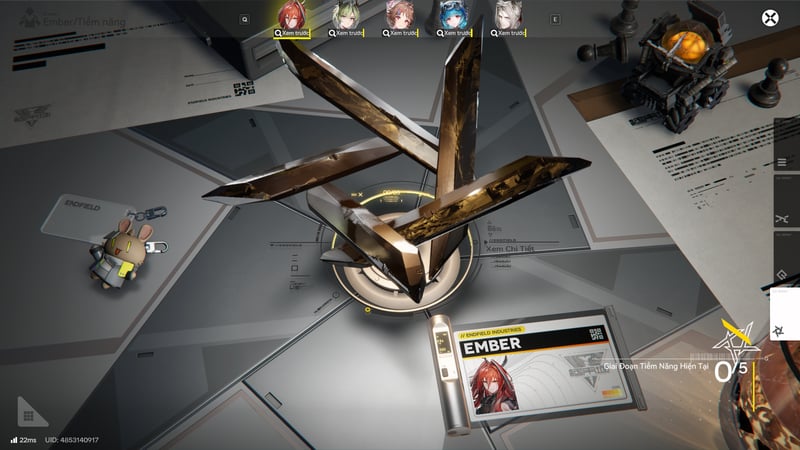Viewport: 800px width, 450px height.
Task: Switch to the green-haired operator portrait
Action: (x=346, y=14)
